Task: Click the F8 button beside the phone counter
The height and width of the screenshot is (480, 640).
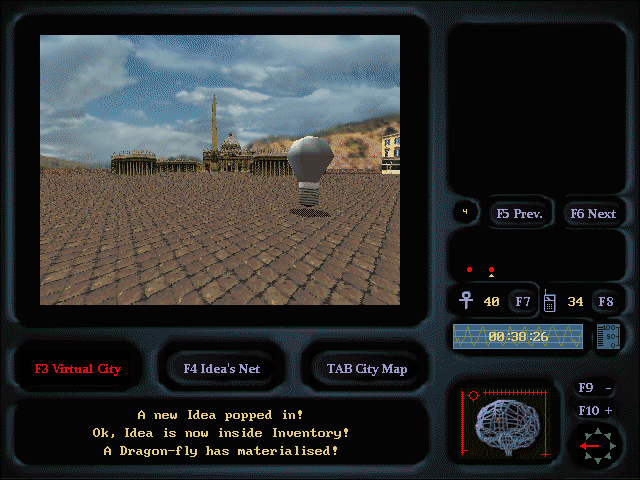Action: pos(605,301)
